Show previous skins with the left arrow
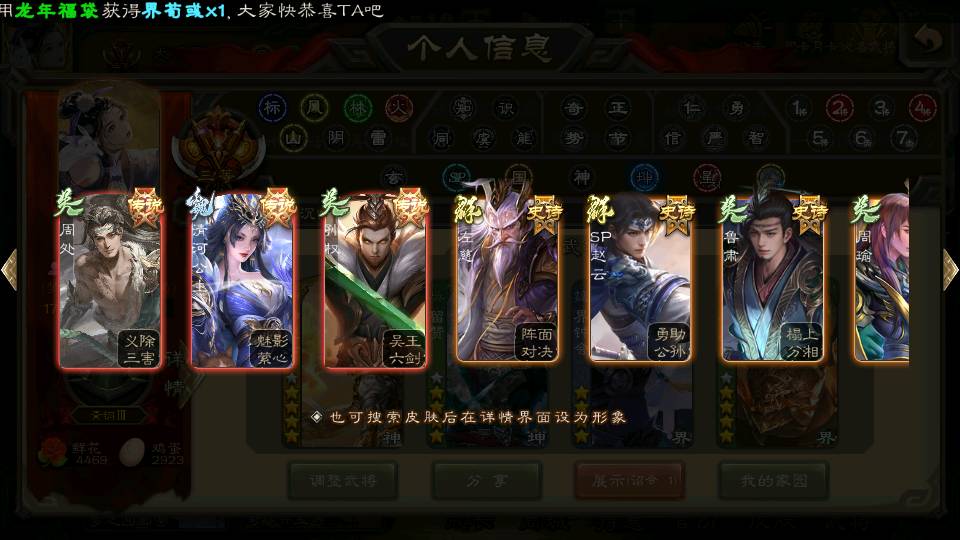This screenshot has width=960, height=540. tap(10, 269)
